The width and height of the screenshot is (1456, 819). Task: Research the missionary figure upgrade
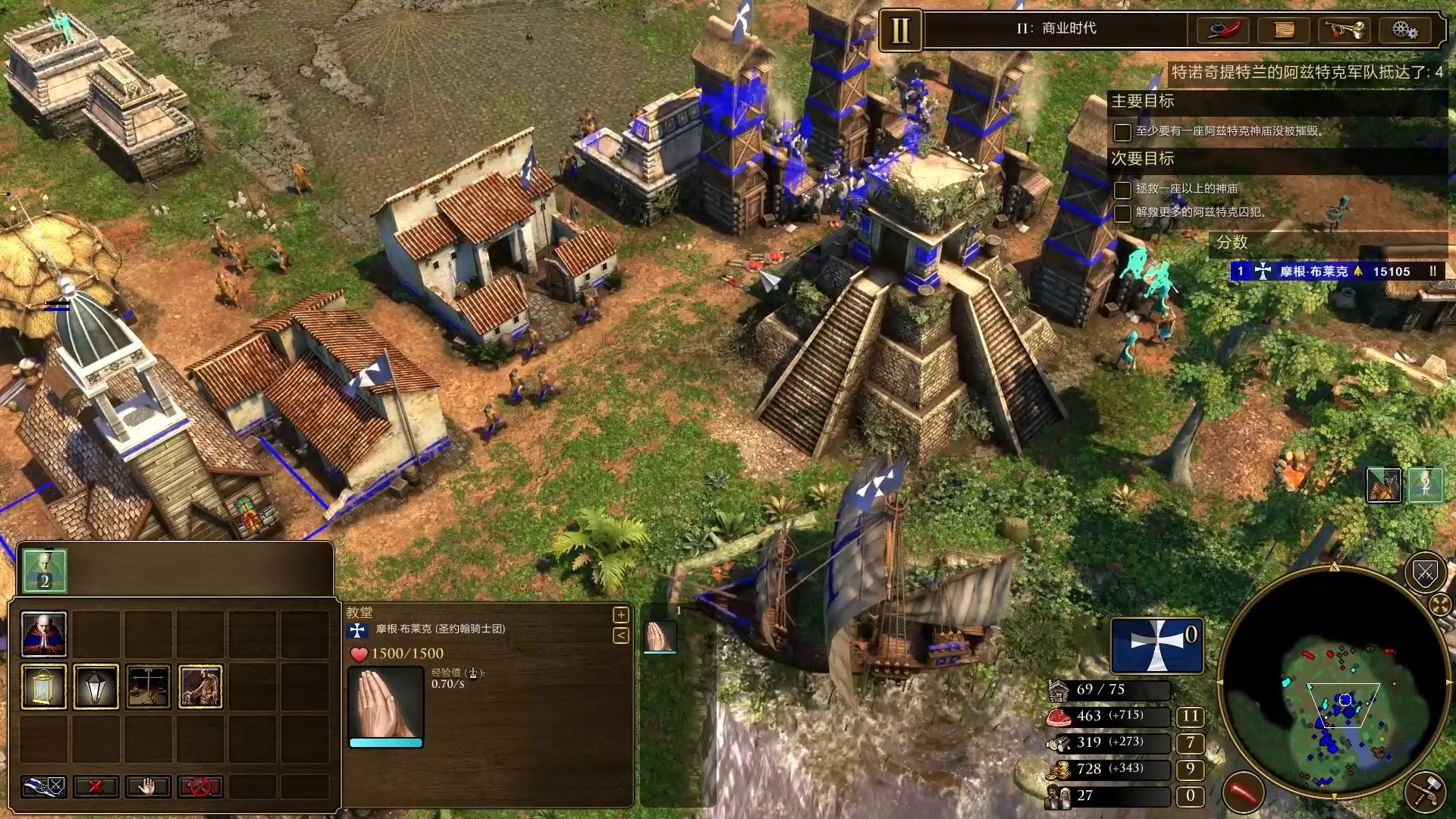point(201,686)
